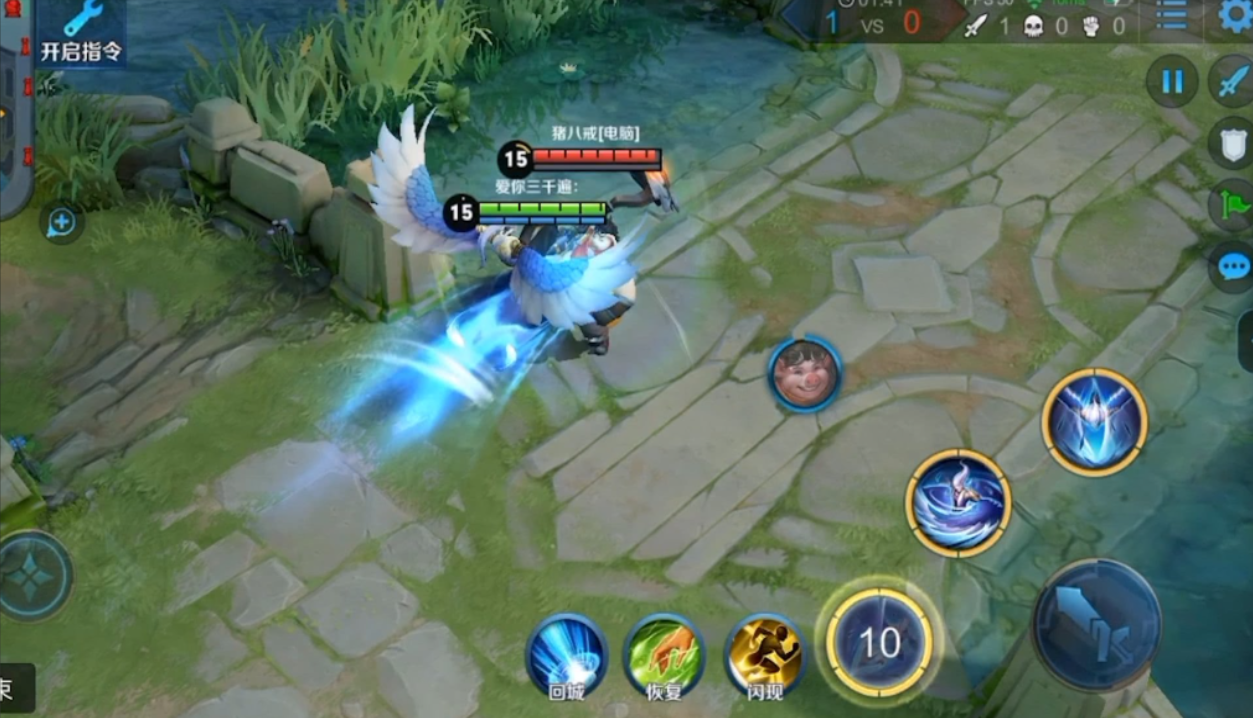Cast the 闪现 flash spell

click(765, 654)
